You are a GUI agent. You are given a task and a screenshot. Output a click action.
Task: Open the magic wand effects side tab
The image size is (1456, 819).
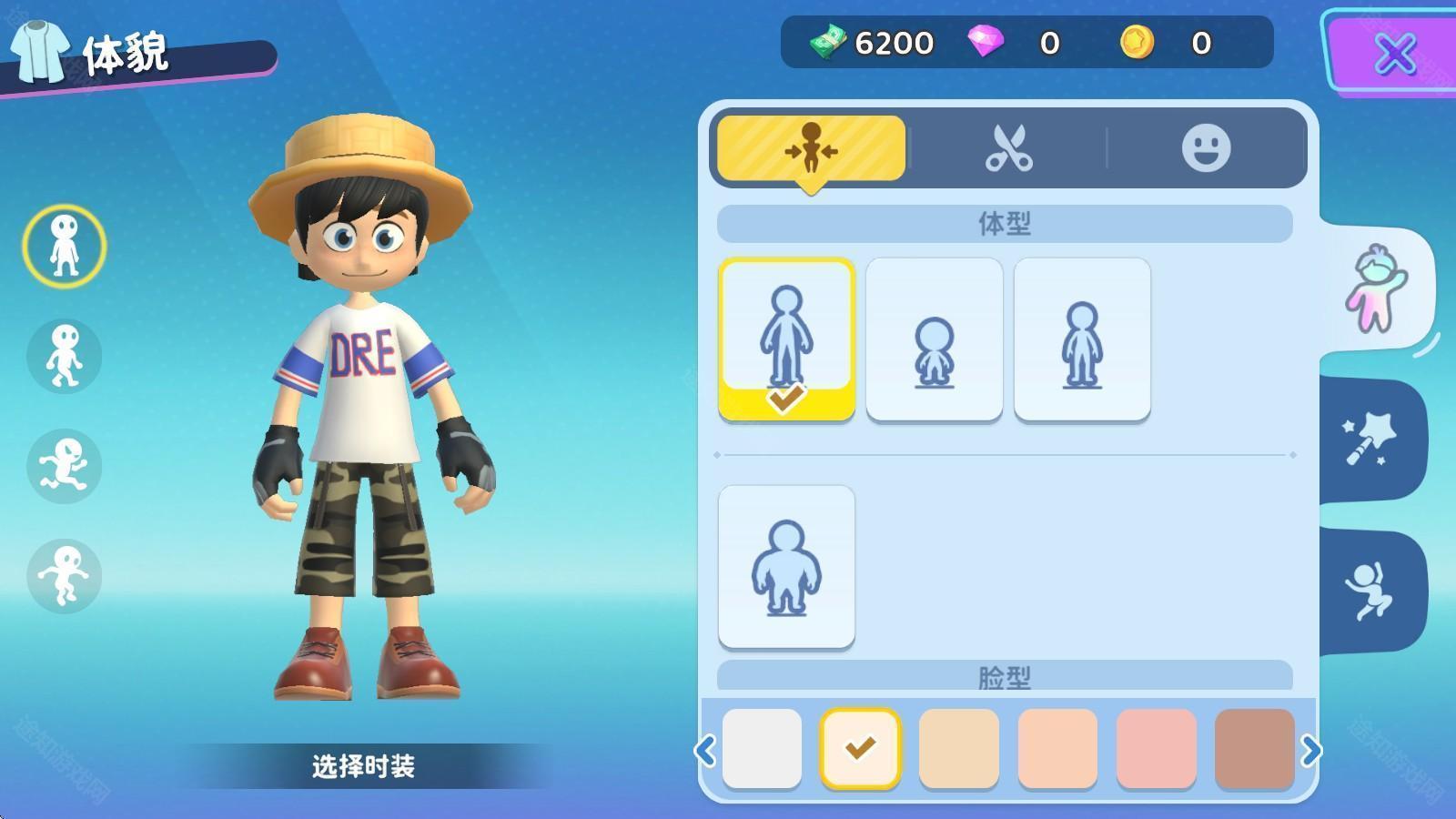pos(1370,440)
